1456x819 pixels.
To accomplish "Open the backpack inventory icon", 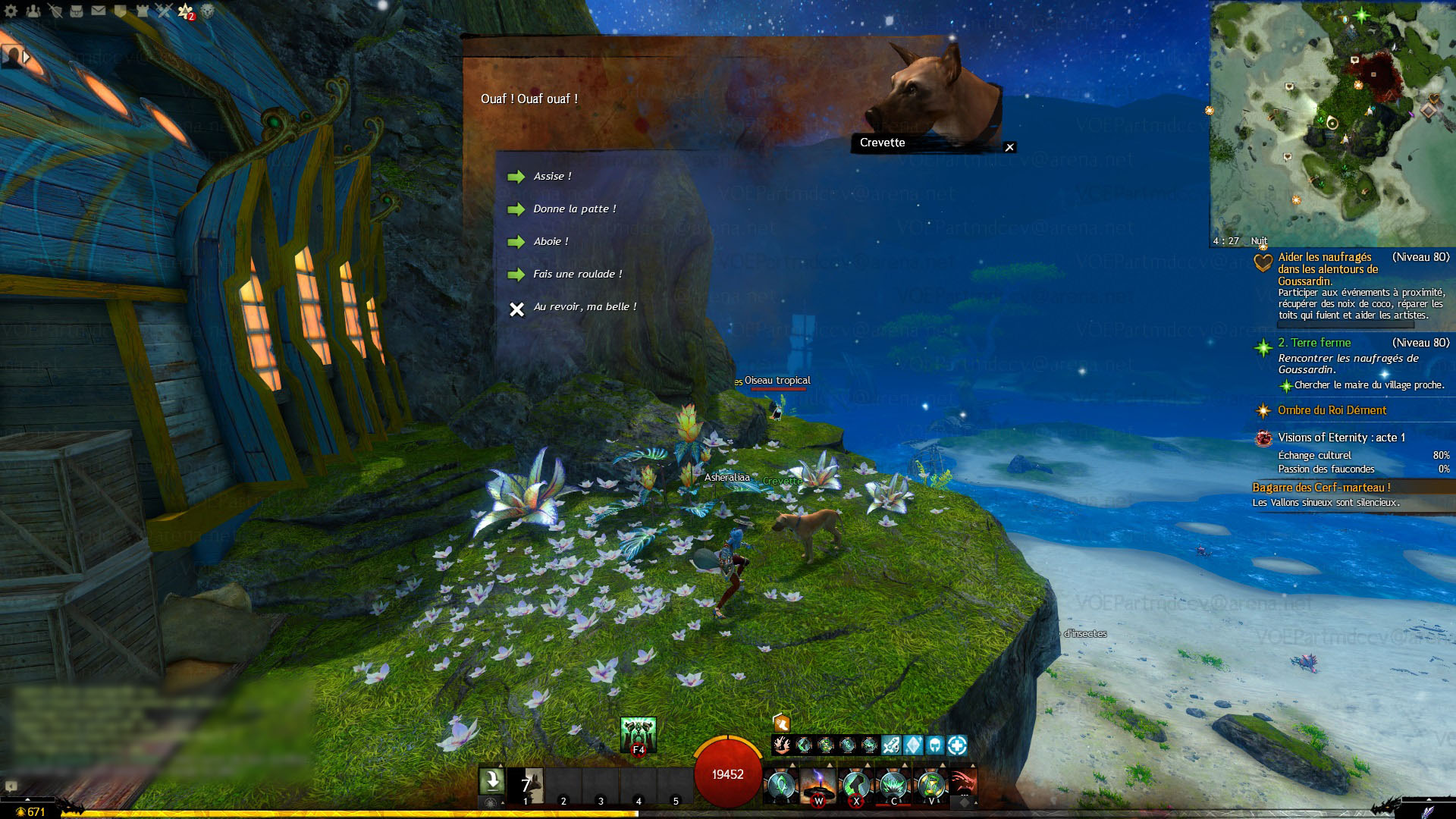I will click(77, 11).
